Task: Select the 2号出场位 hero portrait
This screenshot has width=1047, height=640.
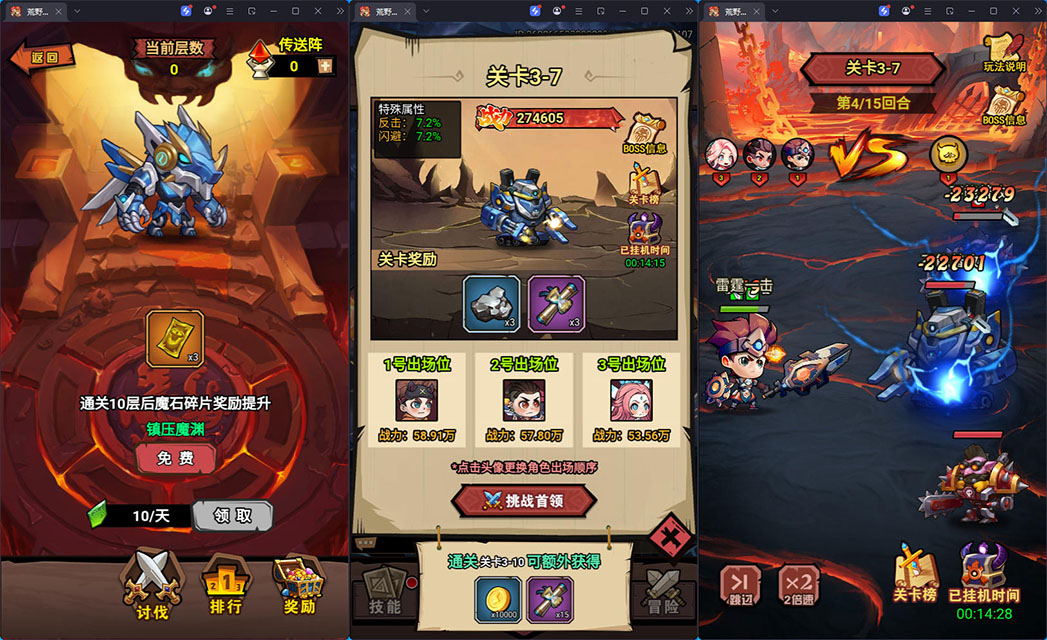Action: pos(523,399)
